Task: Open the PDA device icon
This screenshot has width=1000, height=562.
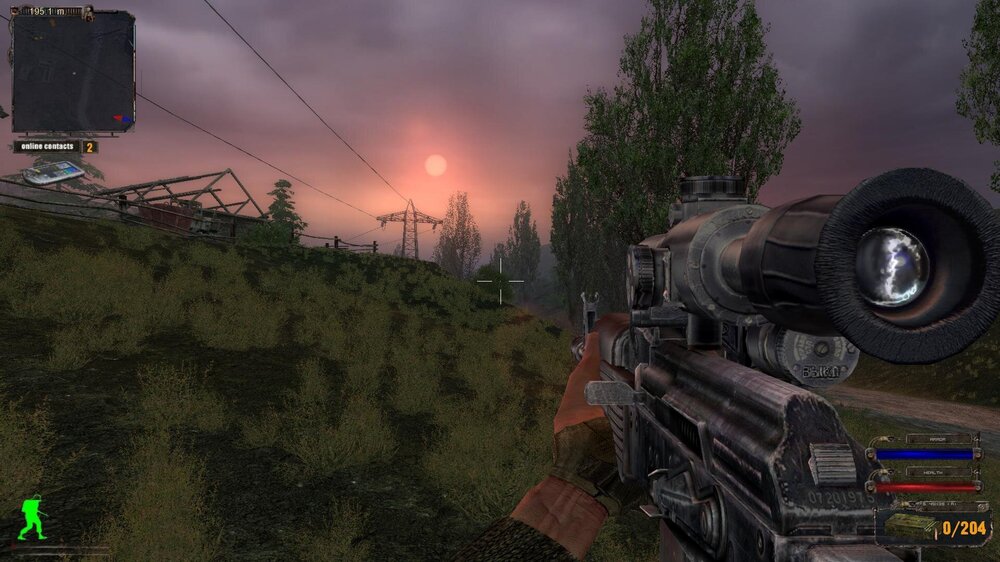Action: pyautogui.click(x=53, y=174)
